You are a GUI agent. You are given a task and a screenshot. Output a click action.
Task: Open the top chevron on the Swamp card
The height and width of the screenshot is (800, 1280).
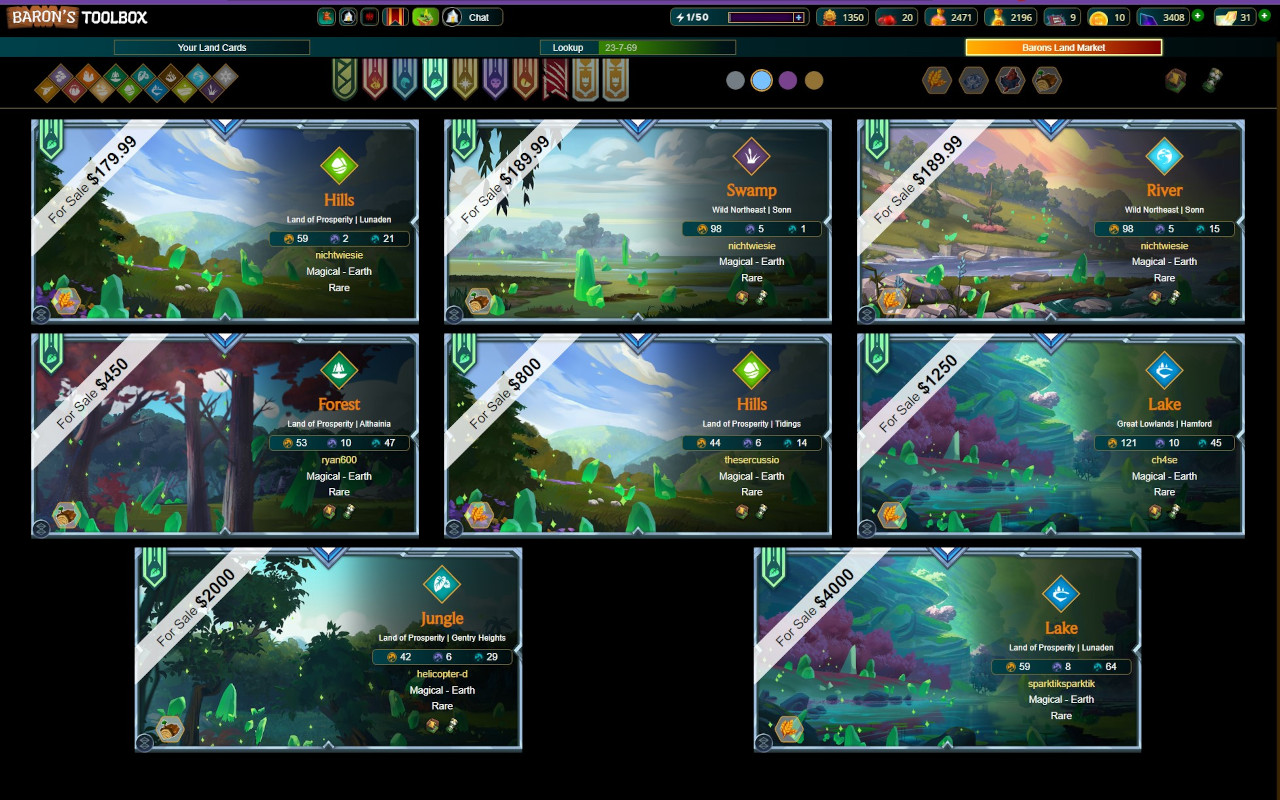coord(636,122)
